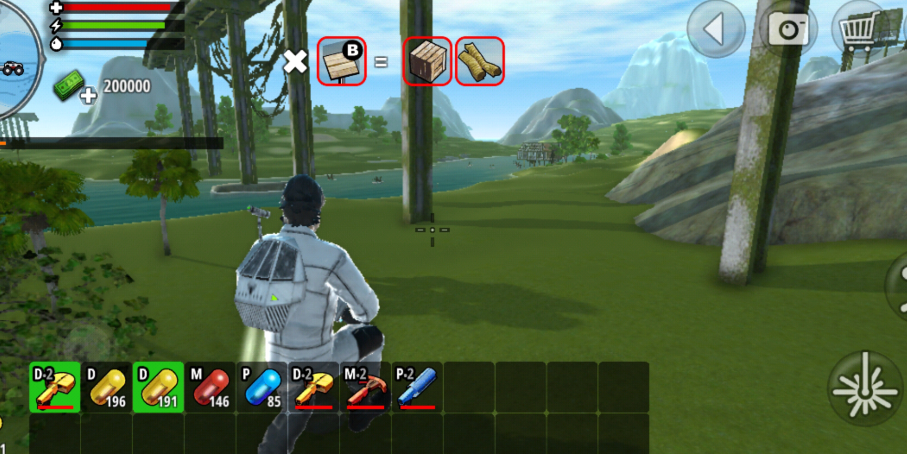Equip the unhighlighted D-2 gold hammer slot

[315, 388]
